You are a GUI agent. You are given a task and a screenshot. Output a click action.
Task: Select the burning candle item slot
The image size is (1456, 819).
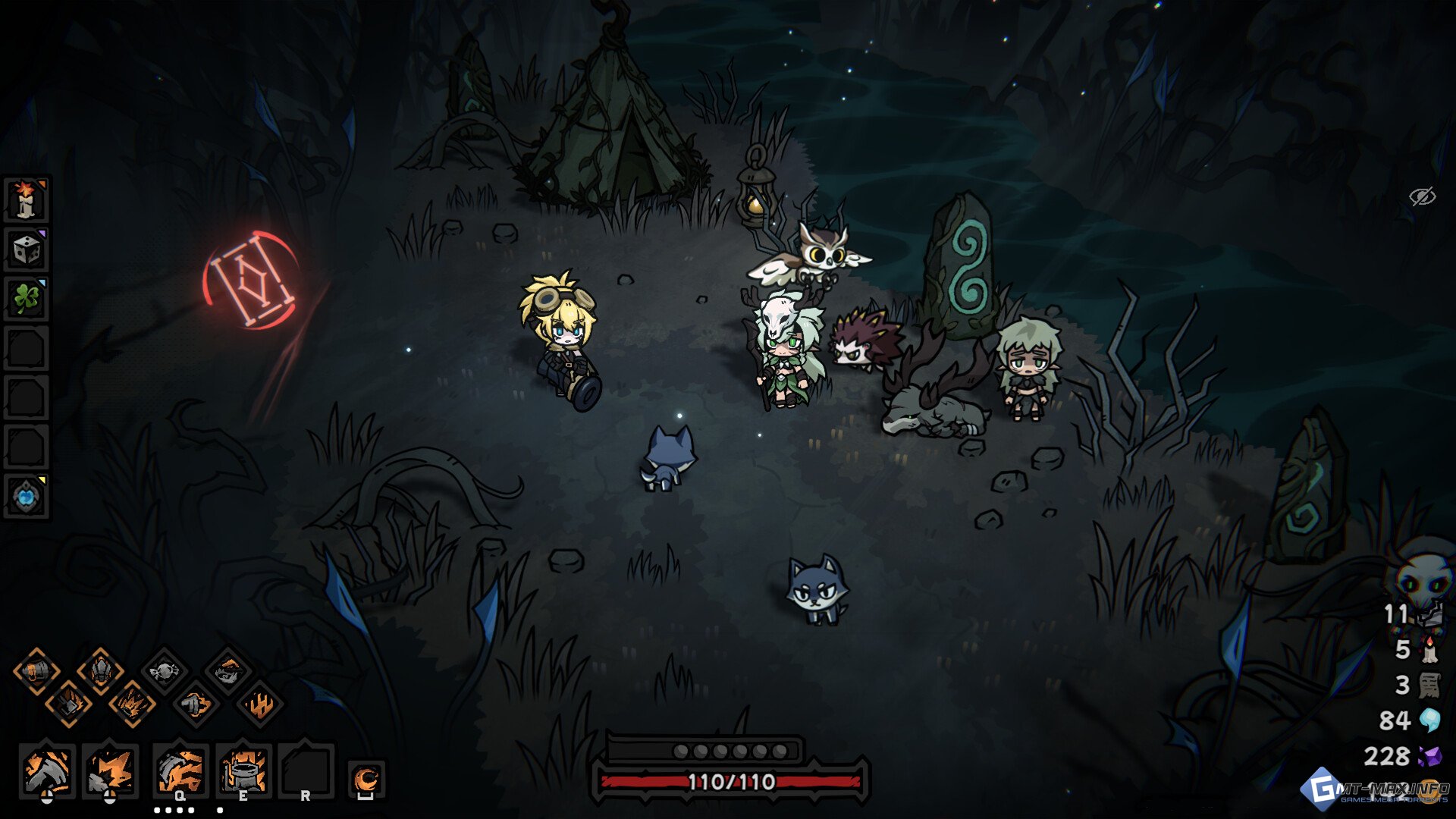27,199
